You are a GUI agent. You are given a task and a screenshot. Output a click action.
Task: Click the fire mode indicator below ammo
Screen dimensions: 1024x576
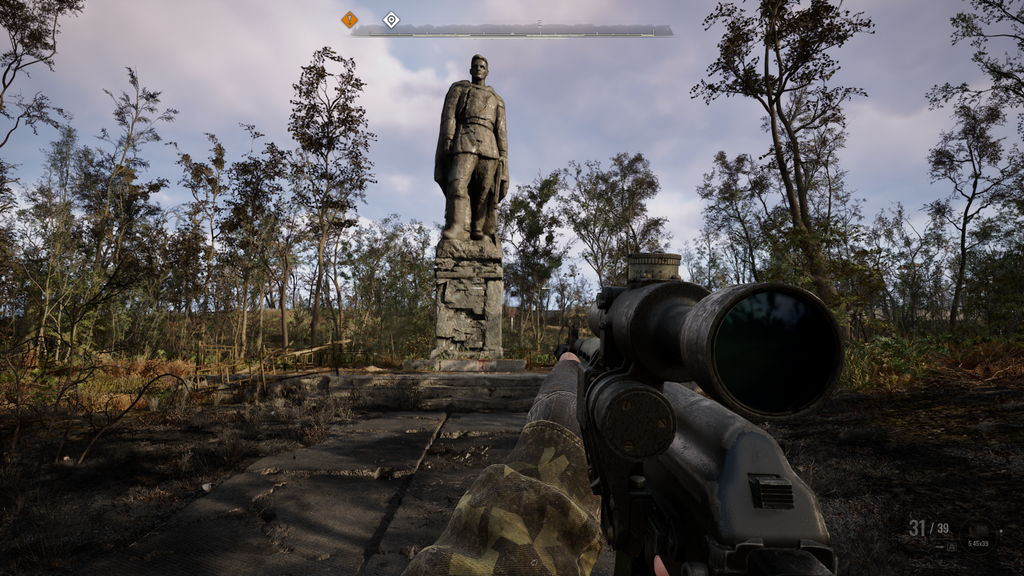tap(950, 546)
